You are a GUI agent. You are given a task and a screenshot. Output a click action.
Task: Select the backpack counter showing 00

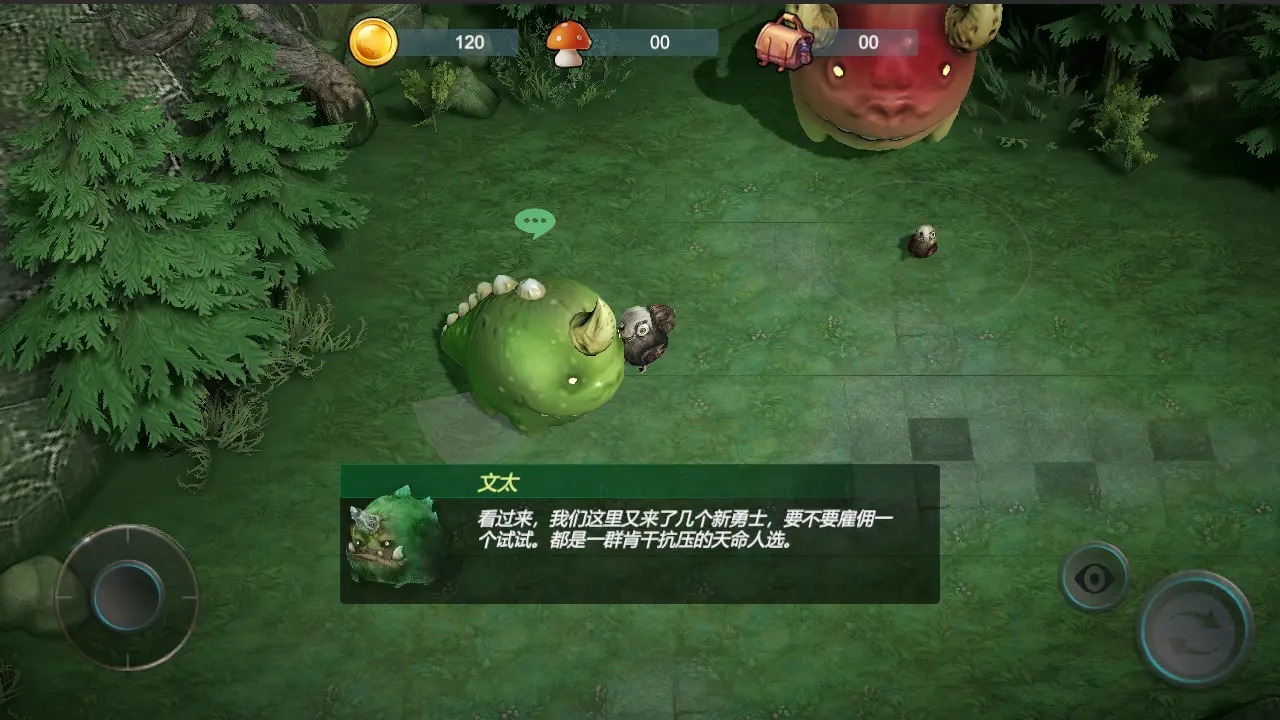pyautogui.click(x=866, y=42)
